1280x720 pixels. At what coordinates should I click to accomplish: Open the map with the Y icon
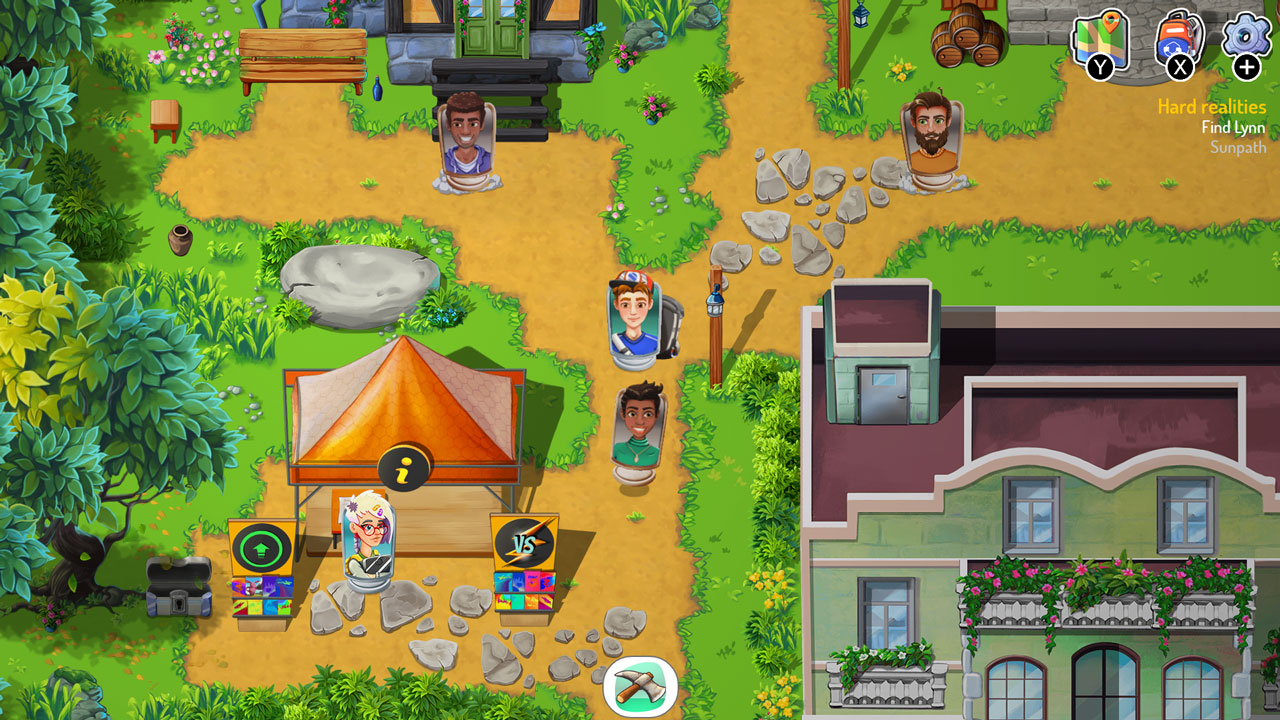[1100, 40]
